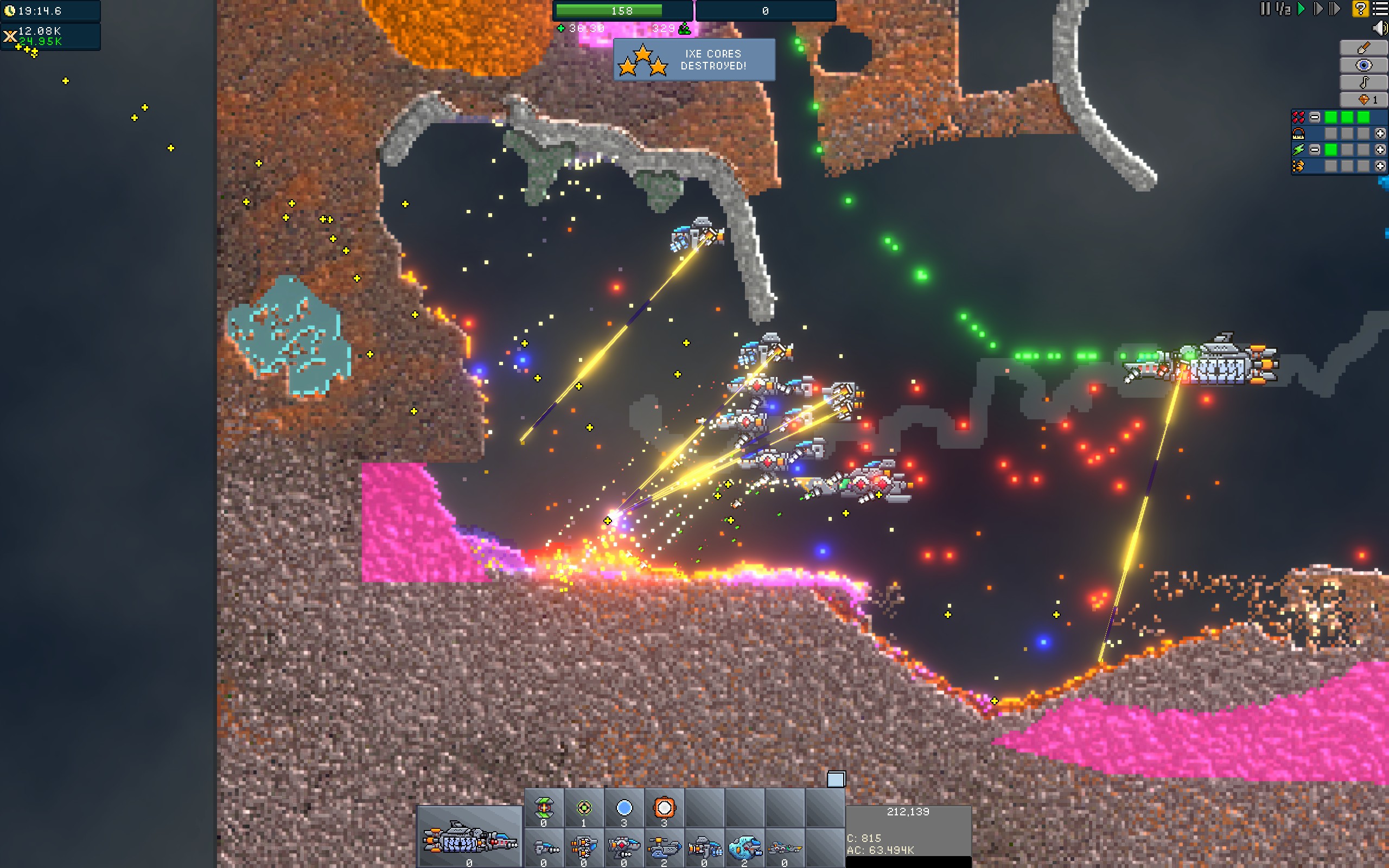Image resolution: width=1389 pixels, height=868 pixels.
Task: Toggle the eye visibility button
Action: (x=1363, y=65)
